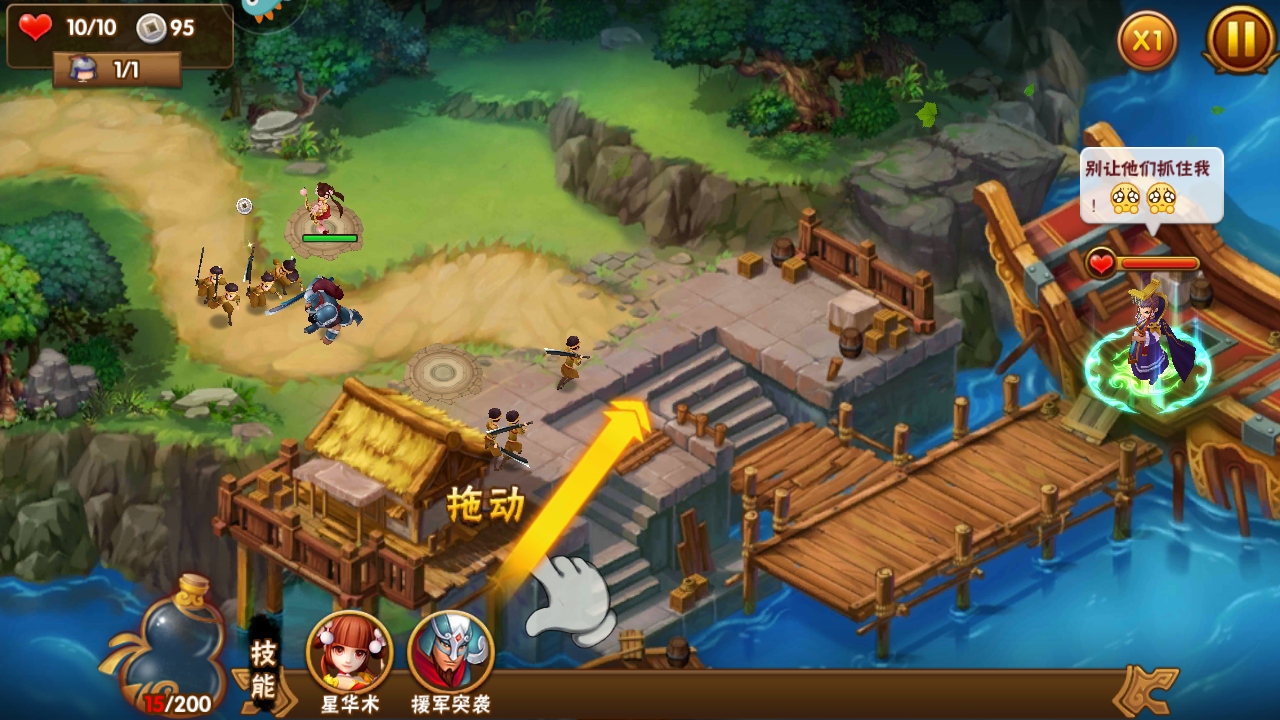Toggle the X1 game speed button
1280x720 pixels.
[x=1147, y=41]
